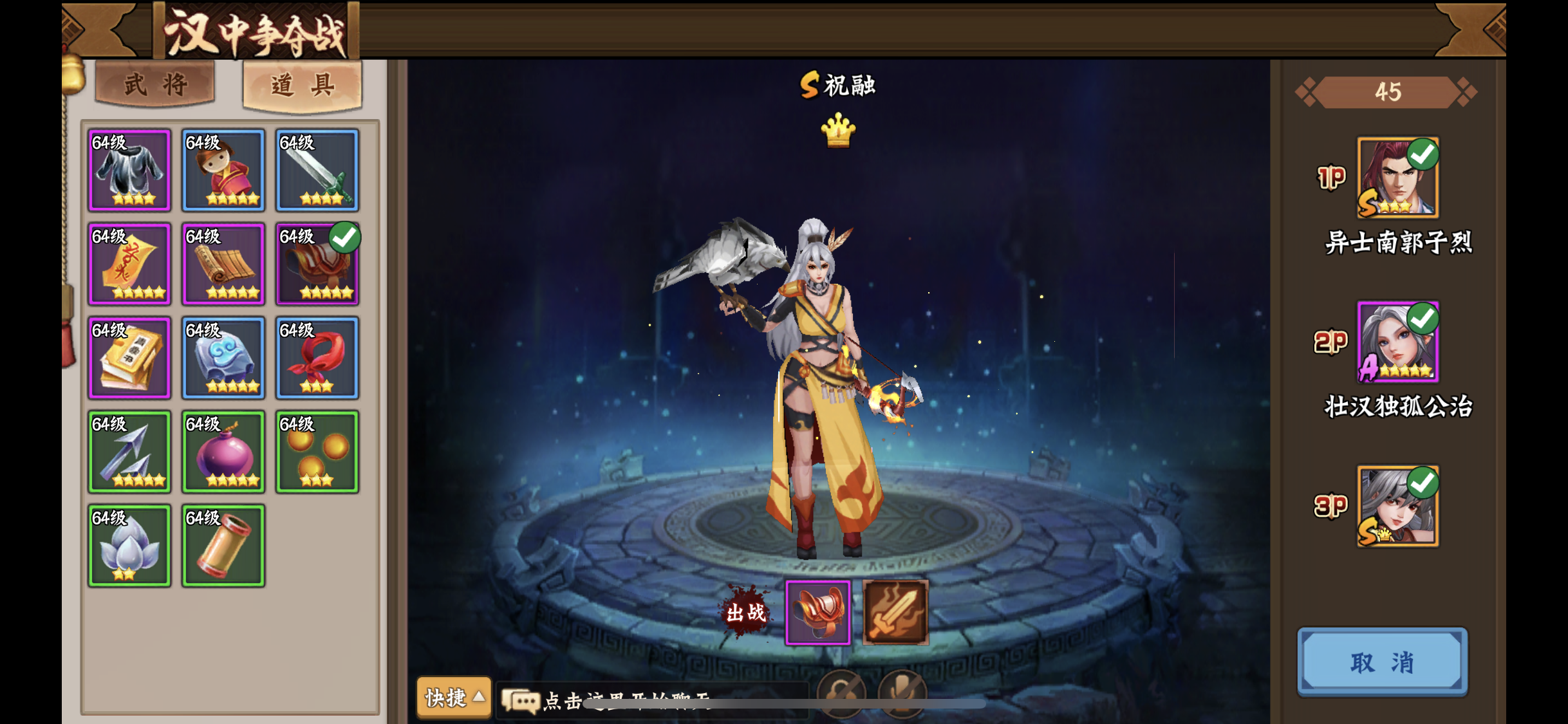Select the silver armor item in the inventory
The image size is (1568, 724).
tap(129, 169)
